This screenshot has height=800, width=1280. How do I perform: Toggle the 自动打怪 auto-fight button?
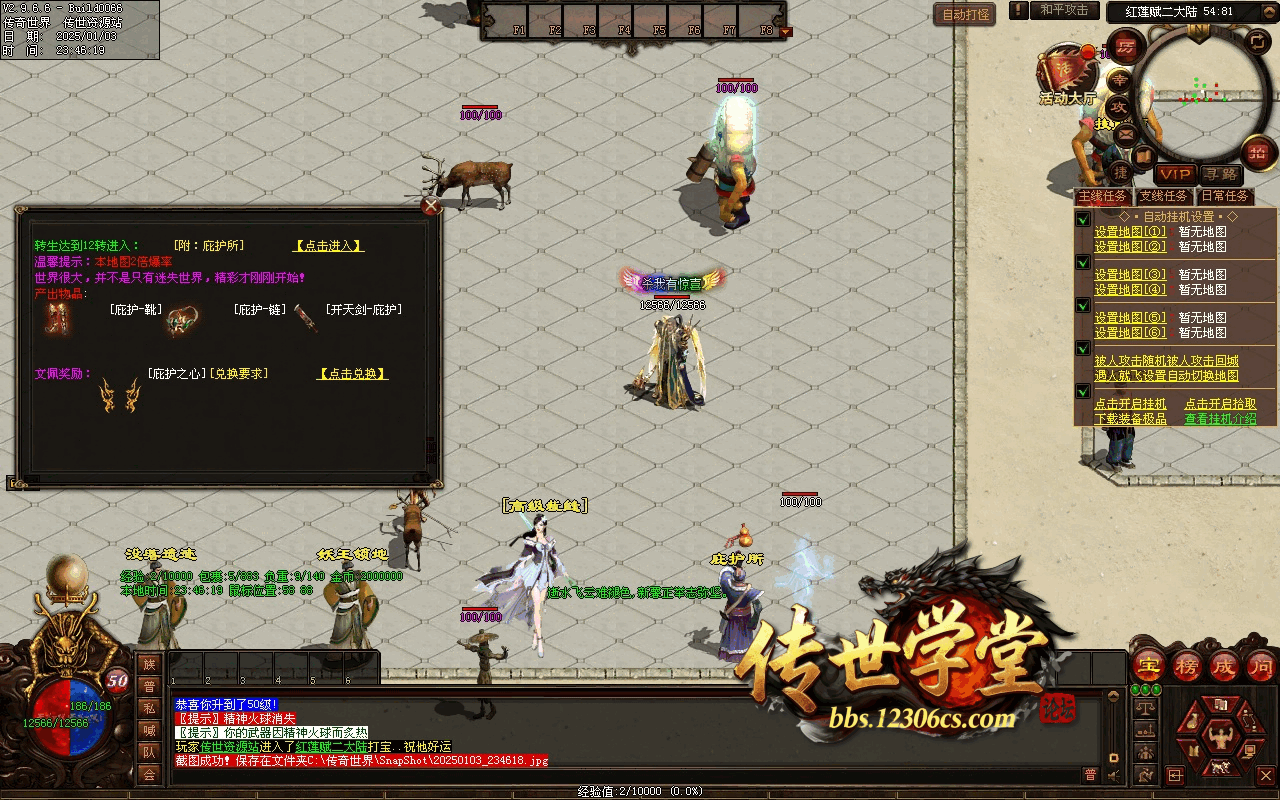966,14
